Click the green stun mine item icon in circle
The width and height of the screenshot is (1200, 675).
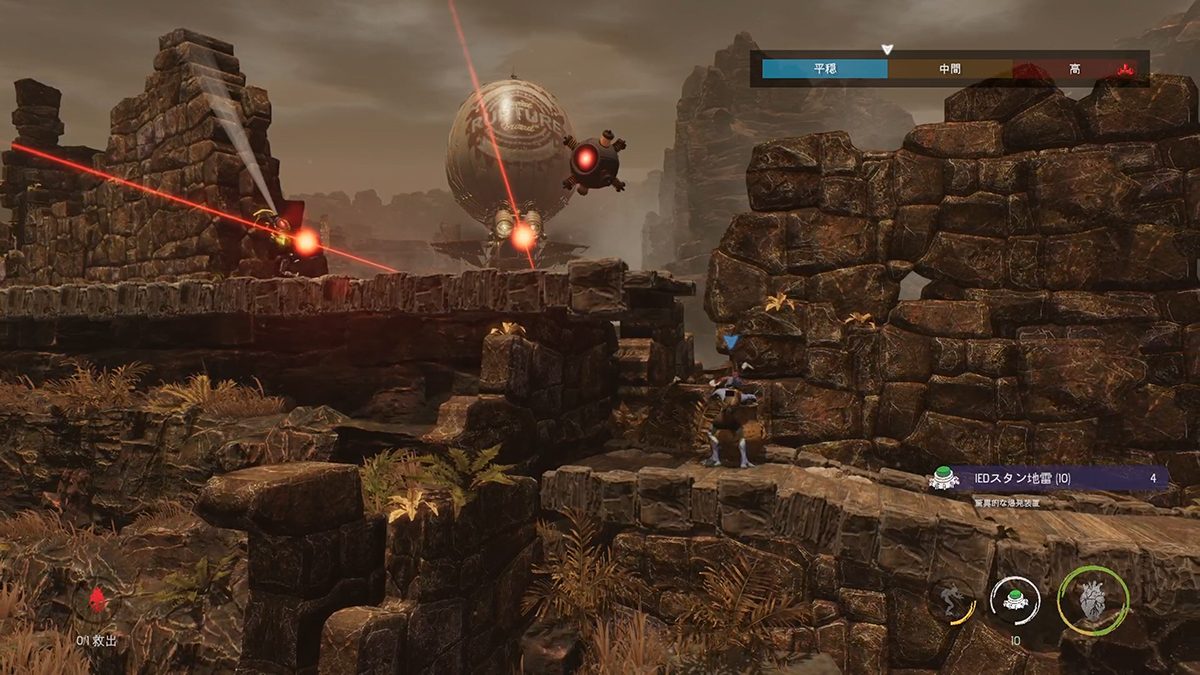(x=1014, y=601)
